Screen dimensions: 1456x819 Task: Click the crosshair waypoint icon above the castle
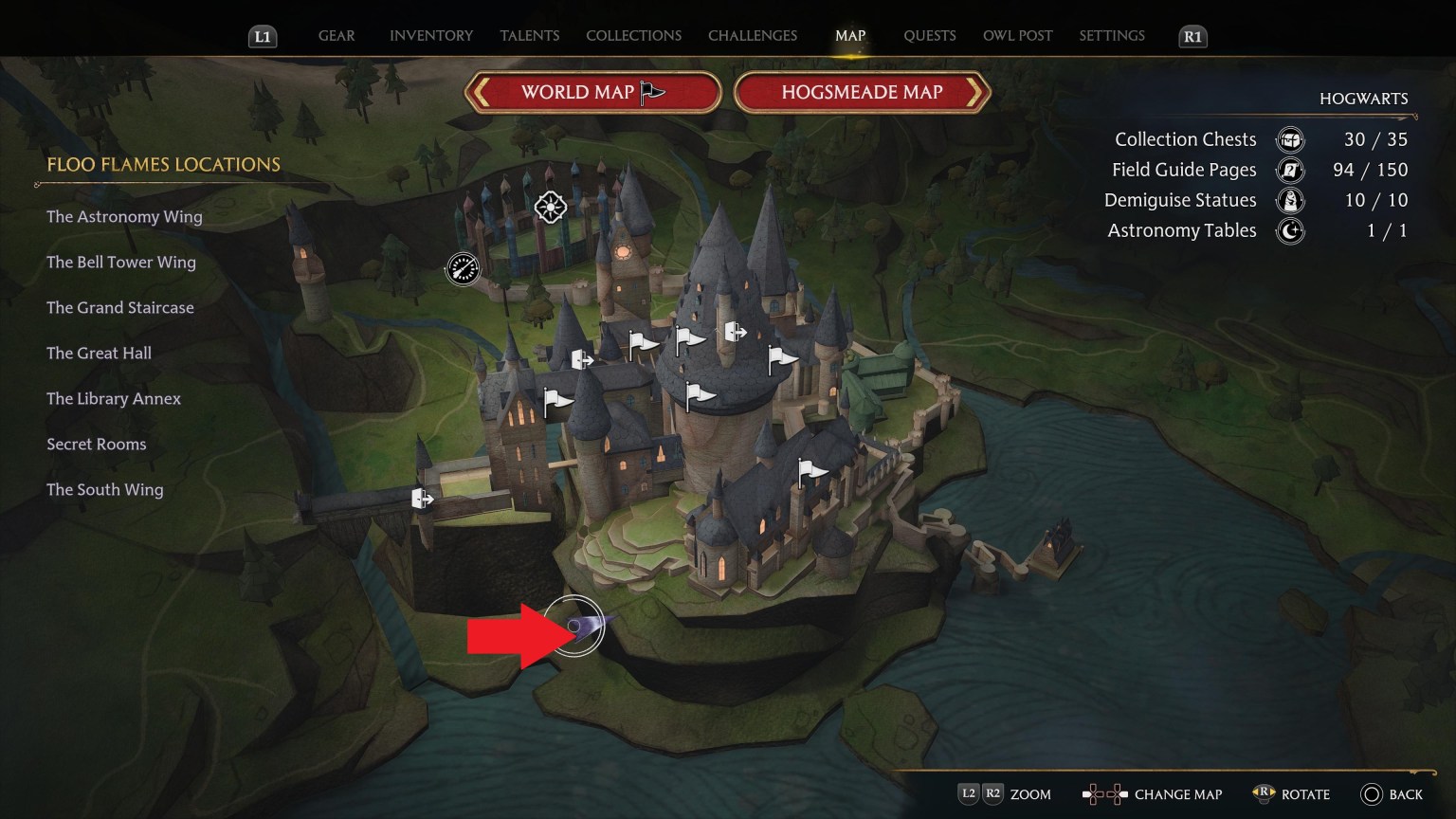click(x=553, y=205)
